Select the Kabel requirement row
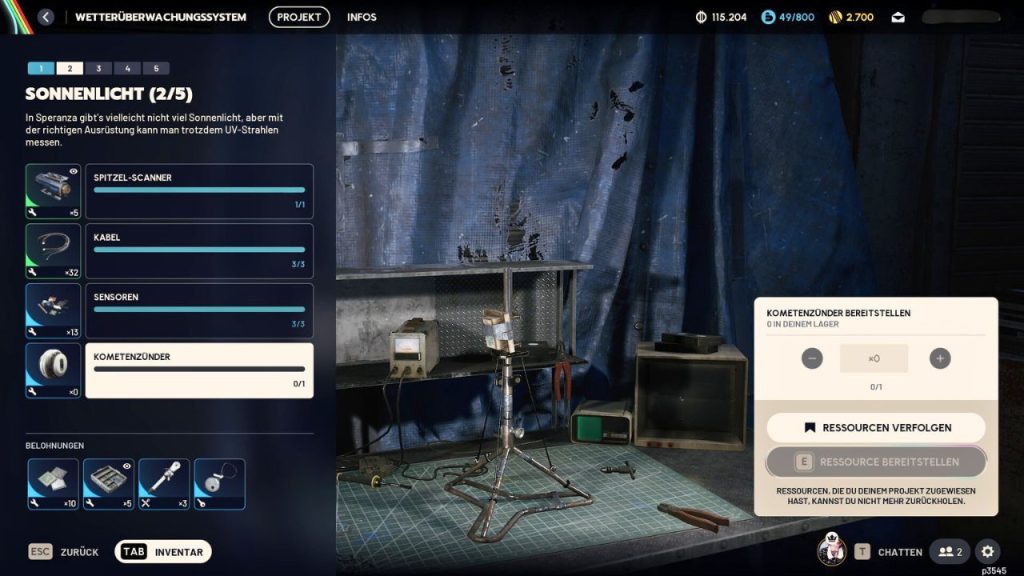 coord(199,251)
